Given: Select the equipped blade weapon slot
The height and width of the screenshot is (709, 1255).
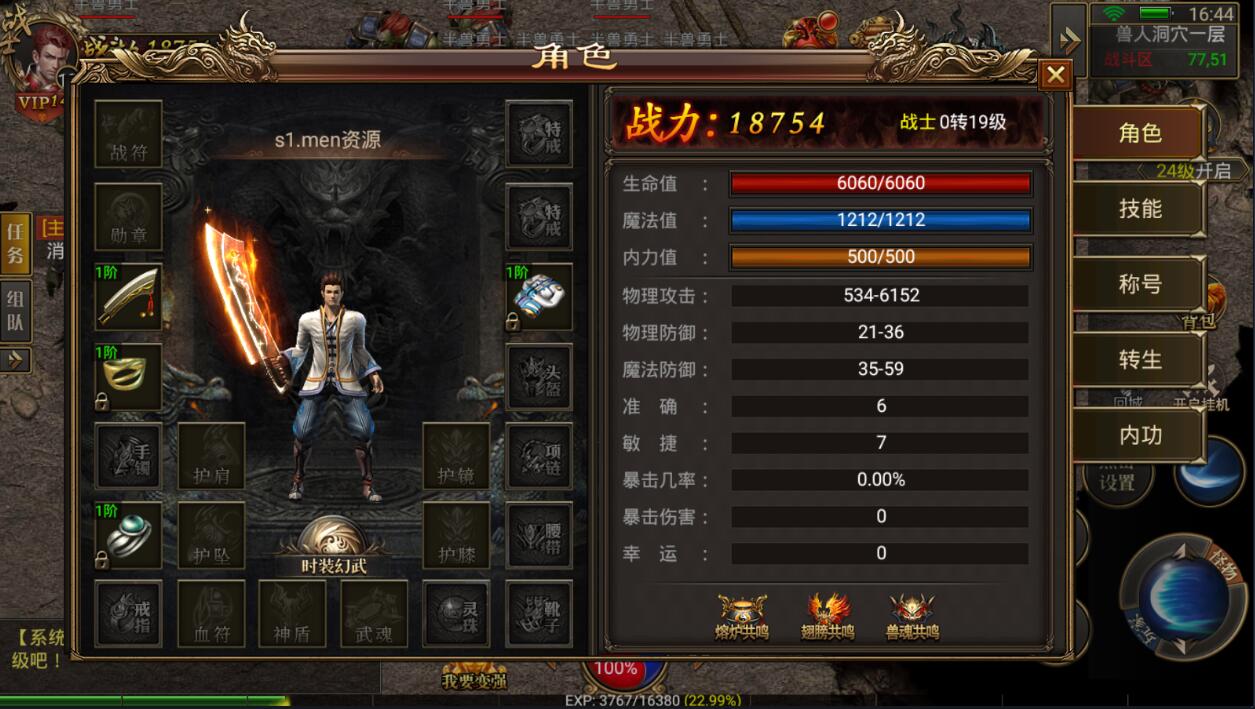Looking at the screenshot, I should (129, 296).
